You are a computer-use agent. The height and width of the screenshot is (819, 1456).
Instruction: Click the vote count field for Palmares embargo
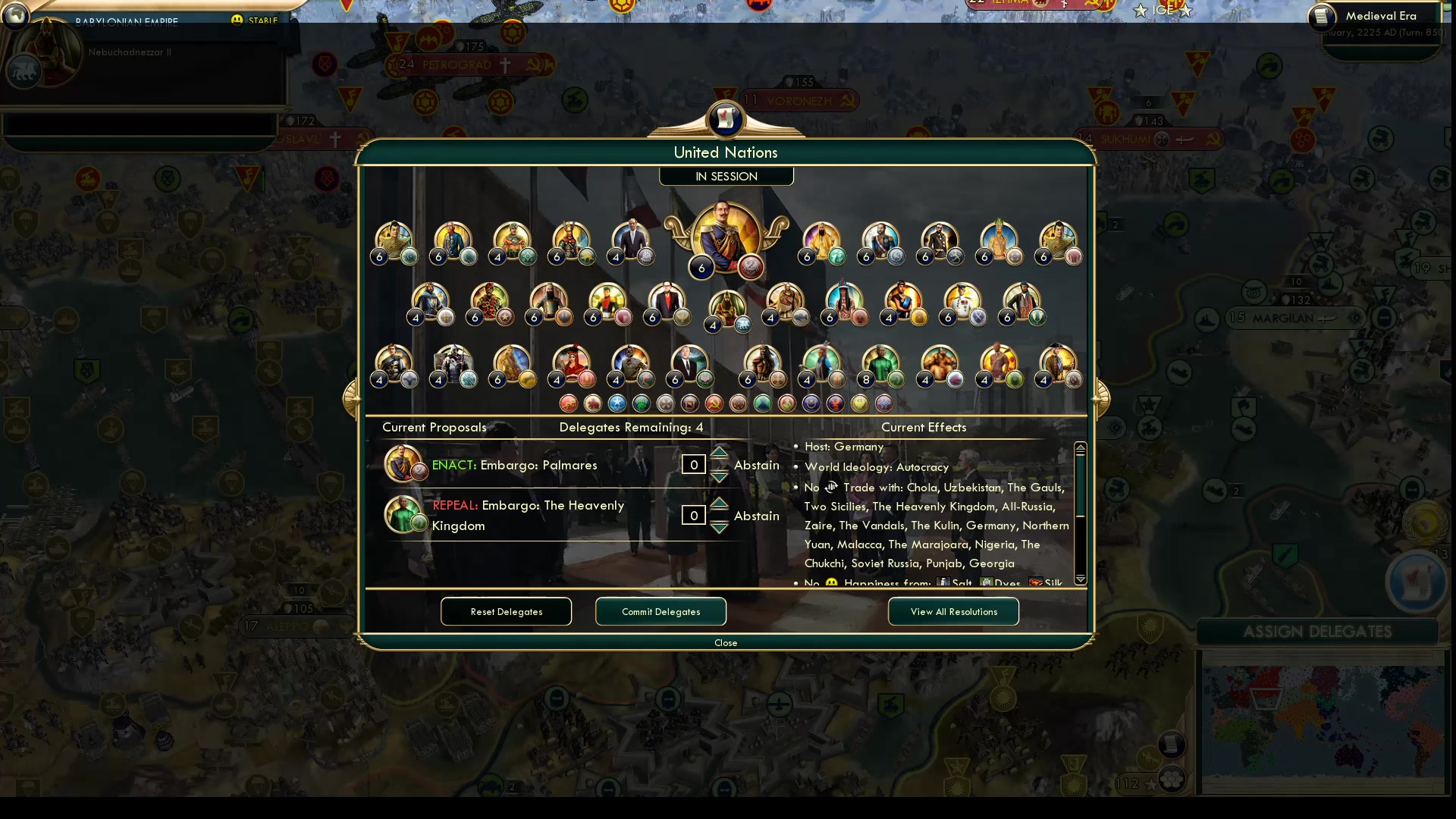692,464
